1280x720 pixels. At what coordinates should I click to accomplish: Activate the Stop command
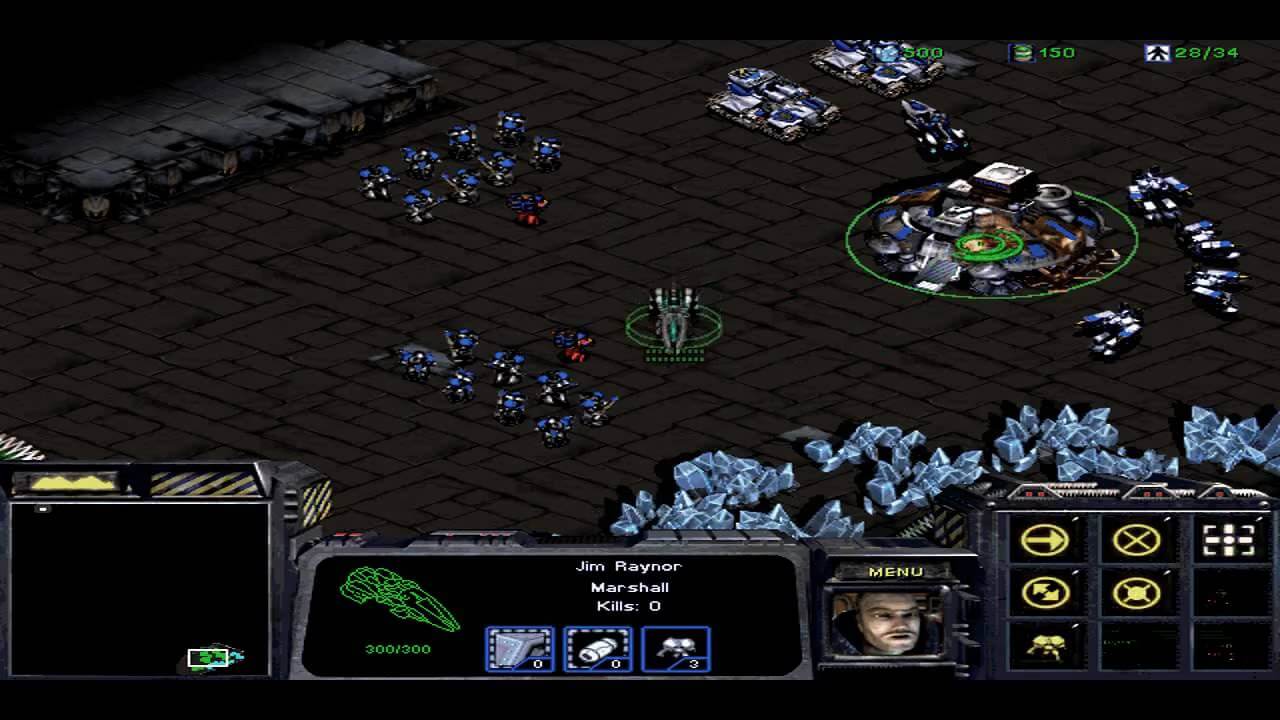pyautogui.click(x=1137, y=541)
